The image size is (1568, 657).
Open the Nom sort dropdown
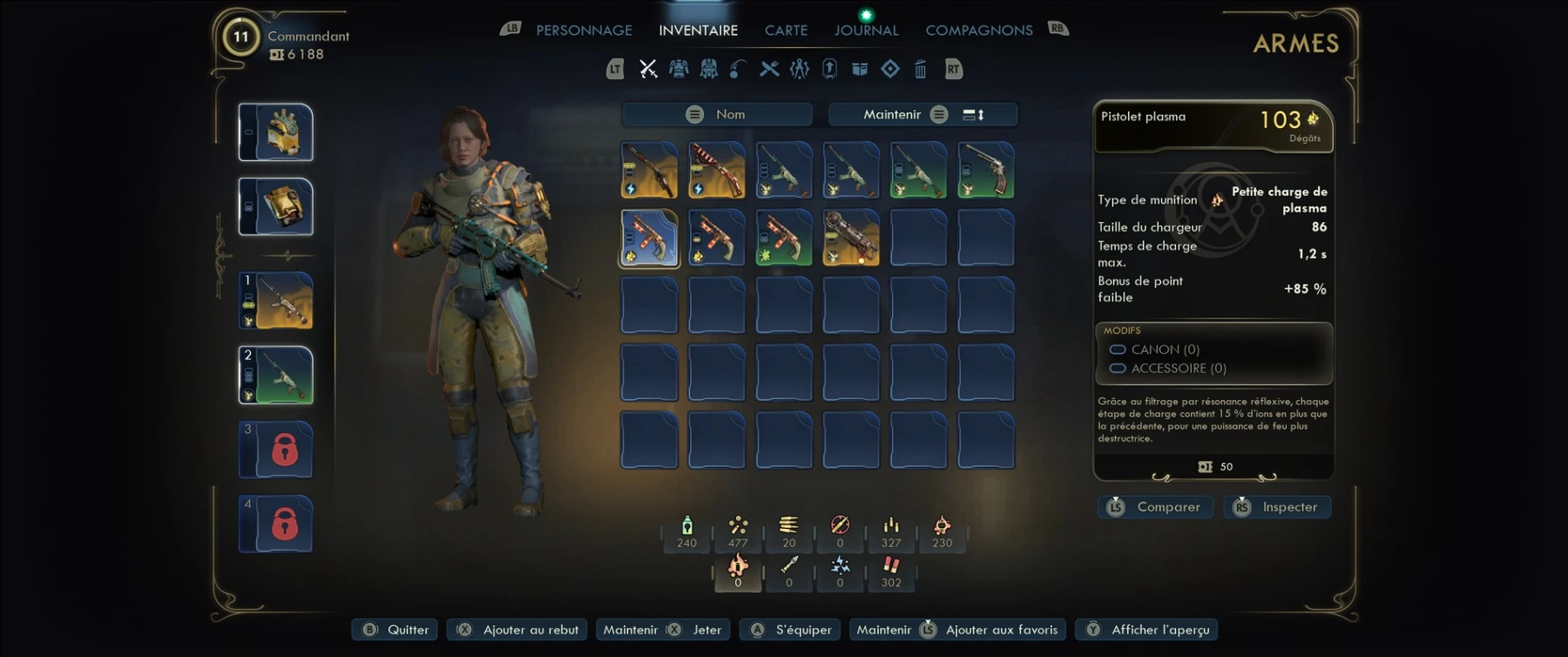717,114
